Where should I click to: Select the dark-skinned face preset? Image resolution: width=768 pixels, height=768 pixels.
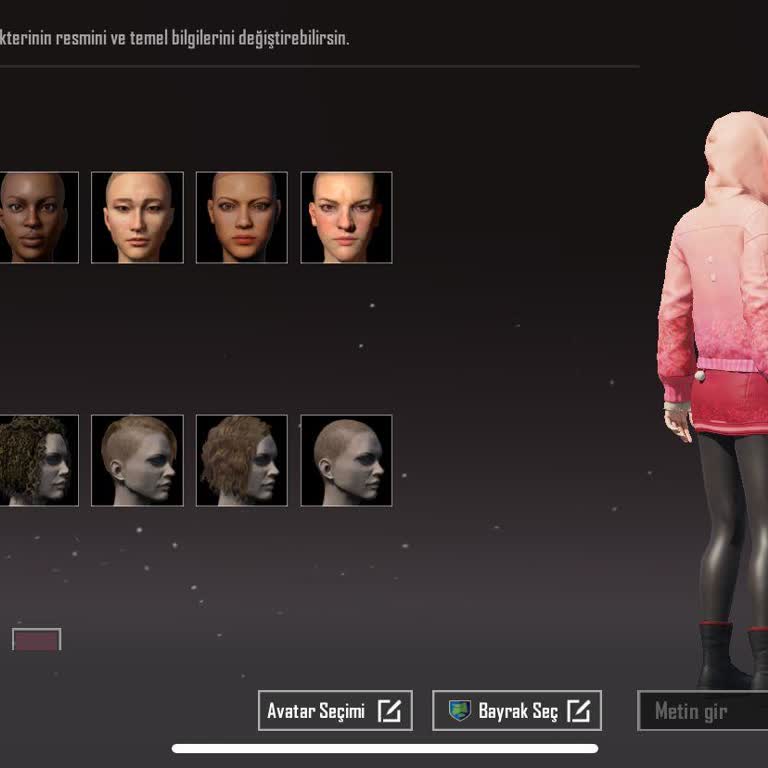pyautogui.click(x=38, y=218)
